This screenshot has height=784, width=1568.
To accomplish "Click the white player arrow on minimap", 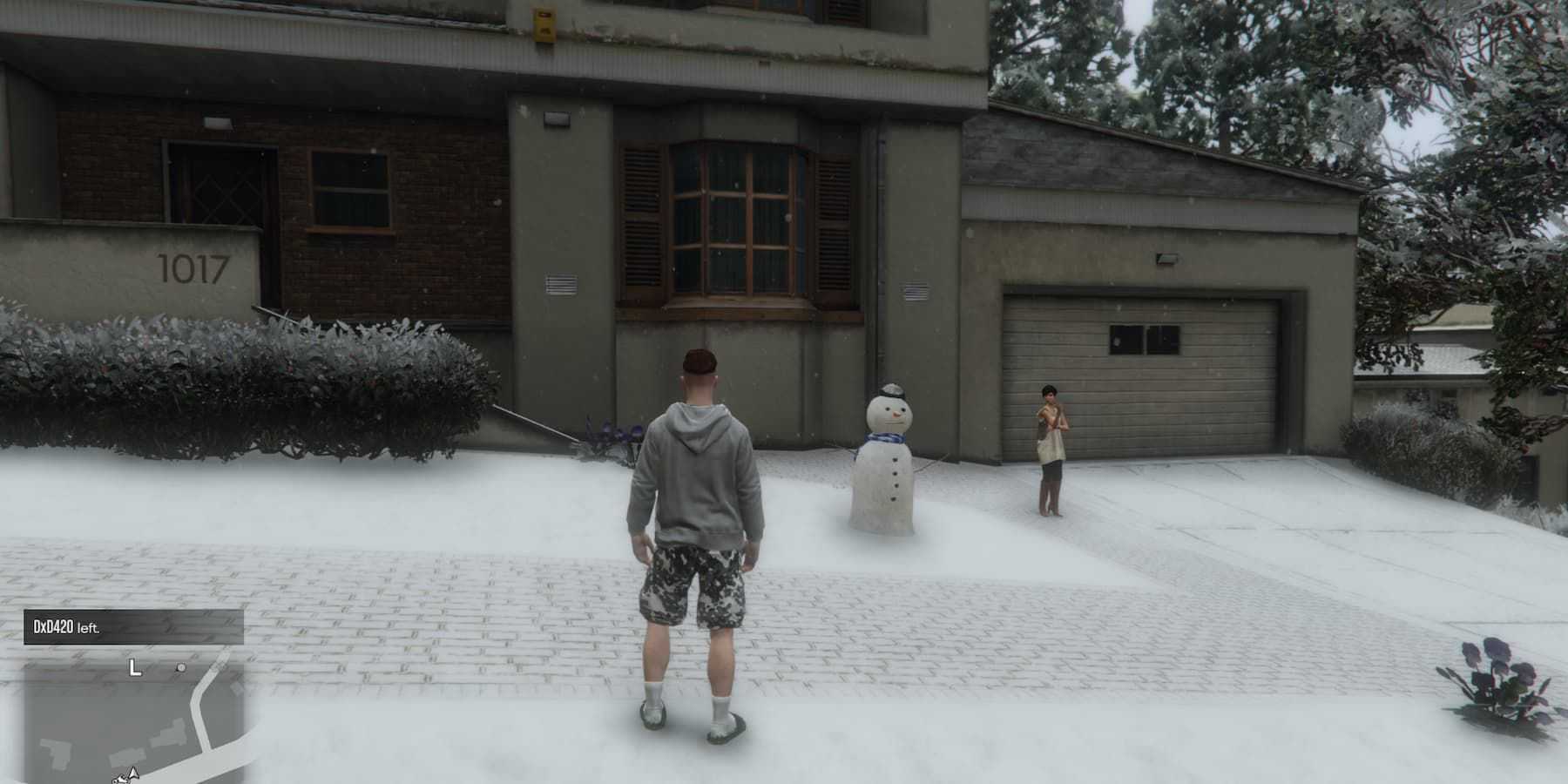I will 132,773.
